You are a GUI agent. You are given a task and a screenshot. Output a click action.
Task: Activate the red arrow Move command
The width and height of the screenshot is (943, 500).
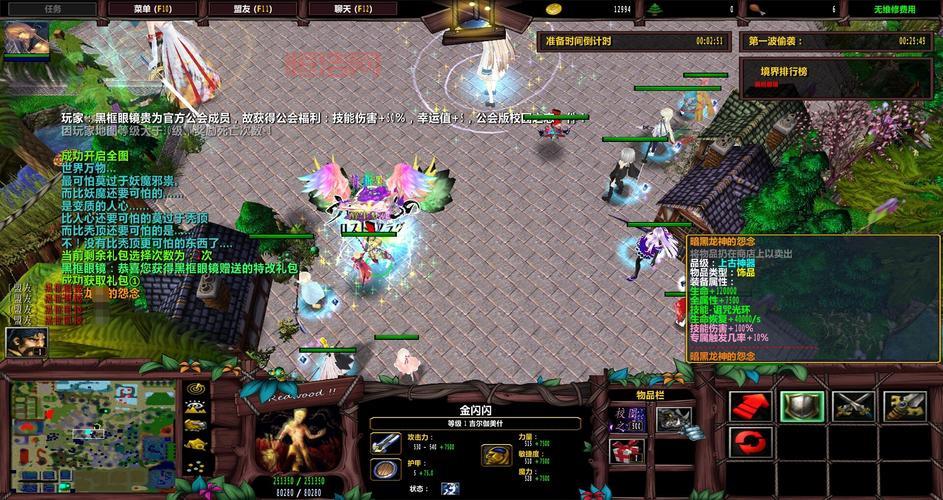pyautogui.click(x=747, y=405)
